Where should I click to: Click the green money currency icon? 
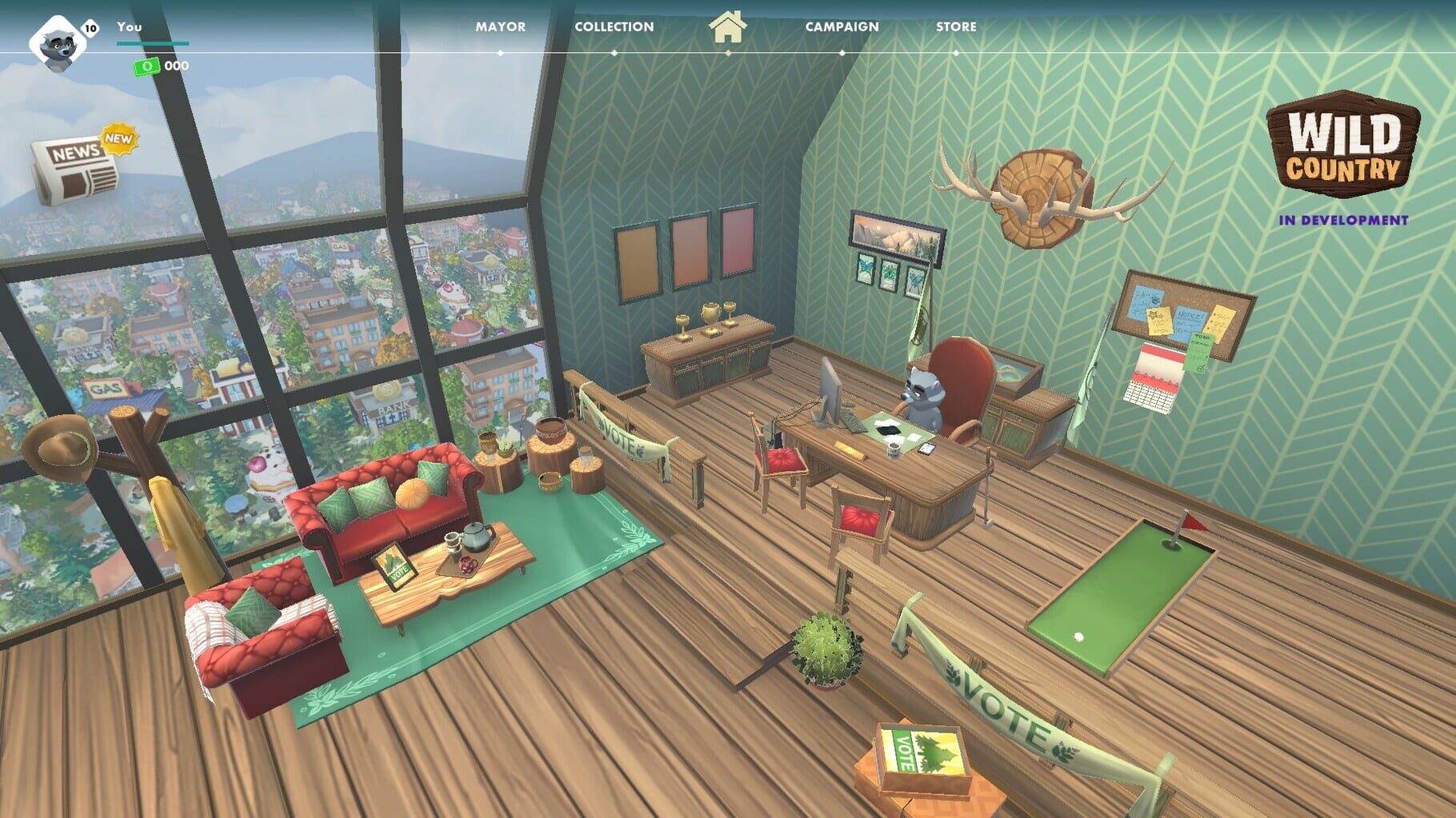(146, 67)
